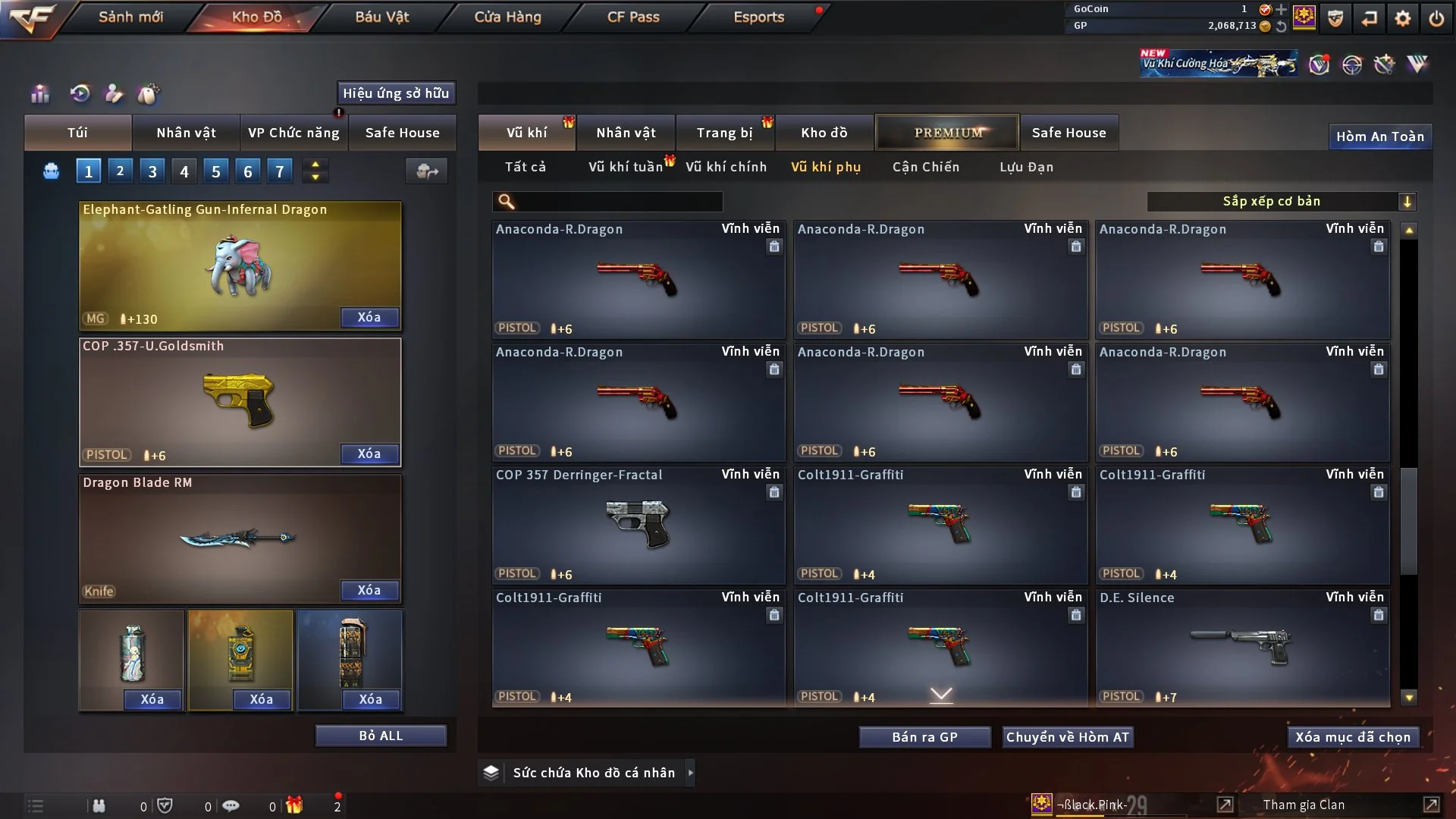
Task: Click the weapon search field
Action: 618,201
